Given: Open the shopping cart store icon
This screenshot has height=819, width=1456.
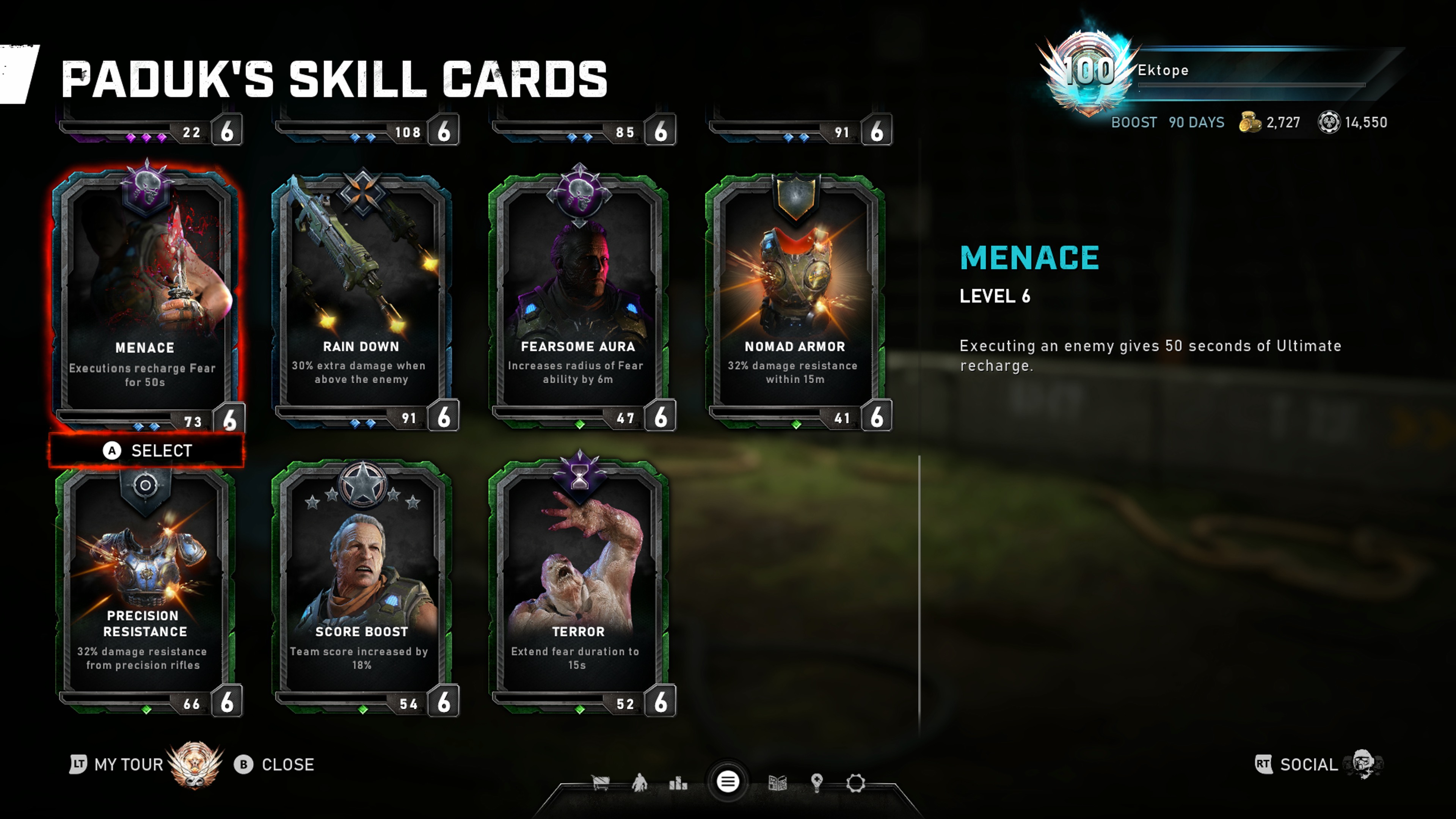Looking at the screenshot, I should 600,783.
